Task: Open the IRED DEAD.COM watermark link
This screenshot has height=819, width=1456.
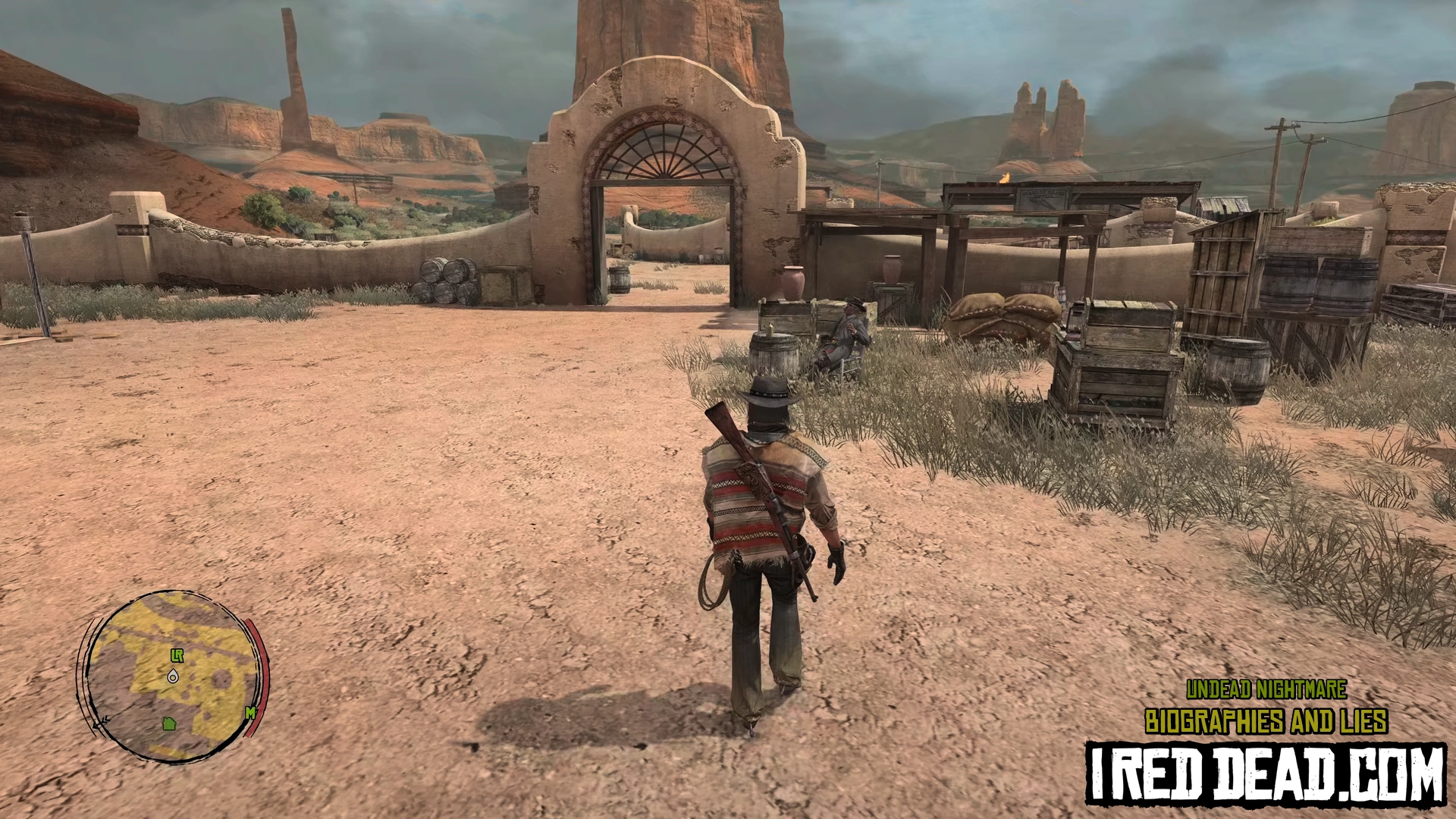Action: [x=1266, y=773]
